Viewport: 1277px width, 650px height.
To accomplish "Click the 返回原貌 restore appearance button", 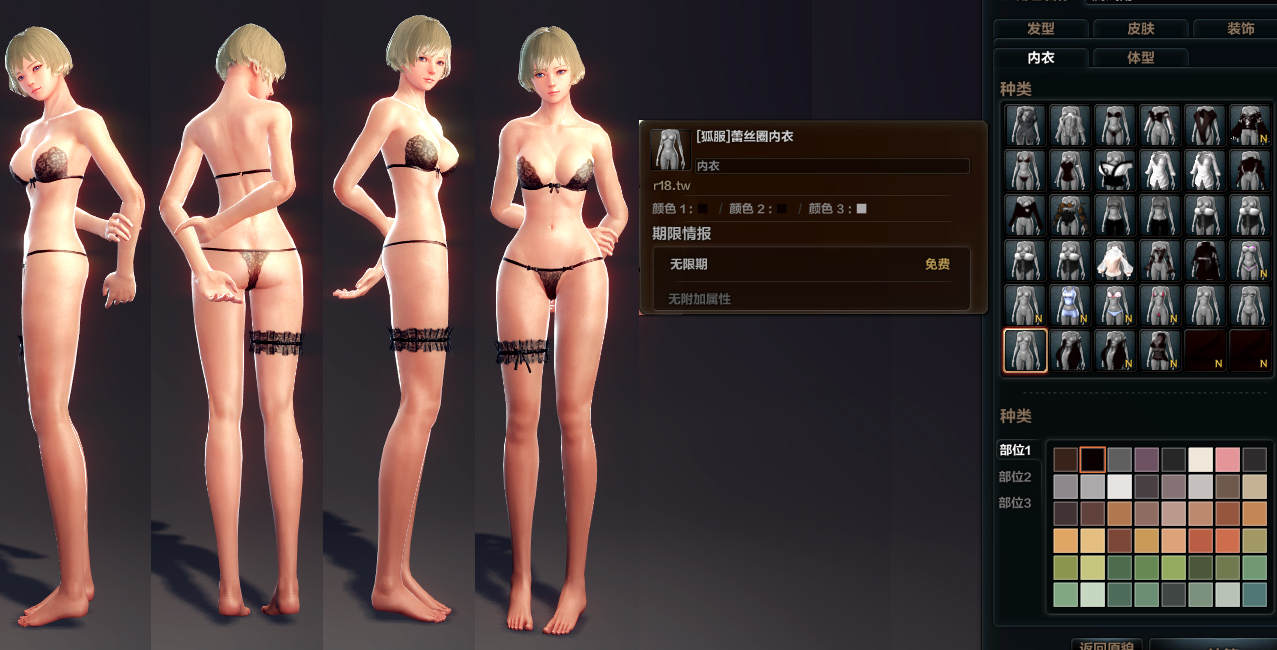I will click(x=1106, y=645).
